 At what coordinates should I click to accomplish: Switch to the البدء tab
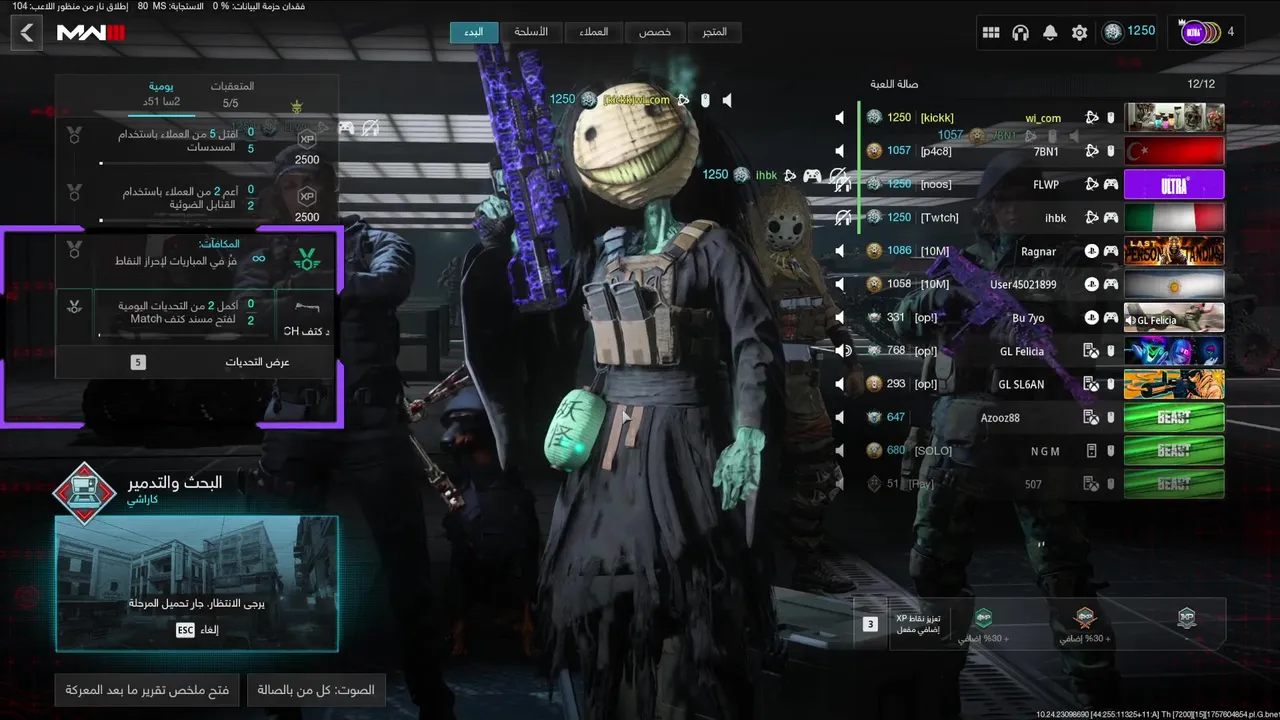tap(474, 32)
